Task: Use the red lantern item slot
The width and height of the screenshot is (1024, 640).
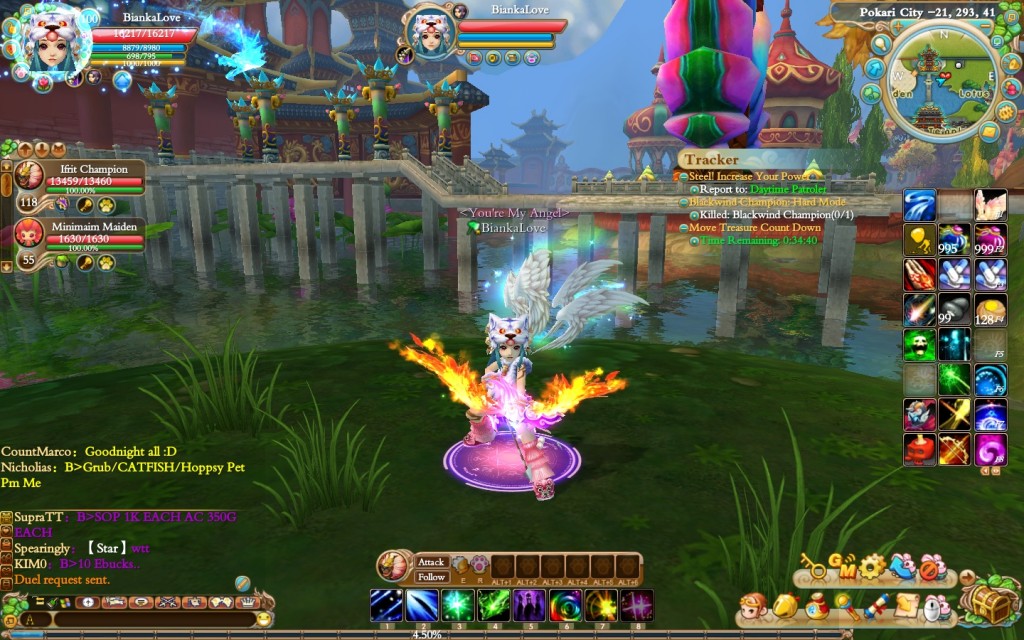Action: [x=919, y=449]
